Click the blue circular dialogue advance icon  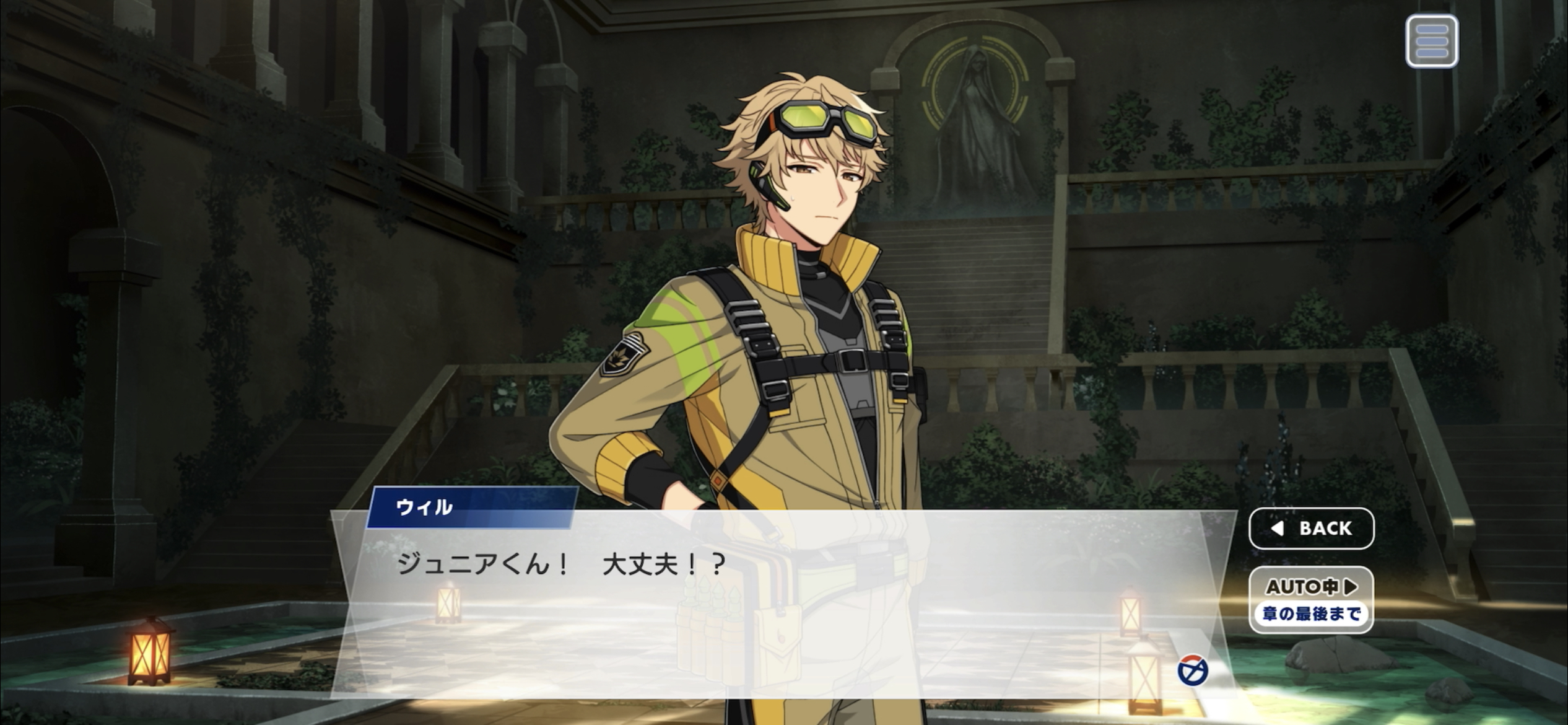pyautogui.click(x=1192, y=670)
